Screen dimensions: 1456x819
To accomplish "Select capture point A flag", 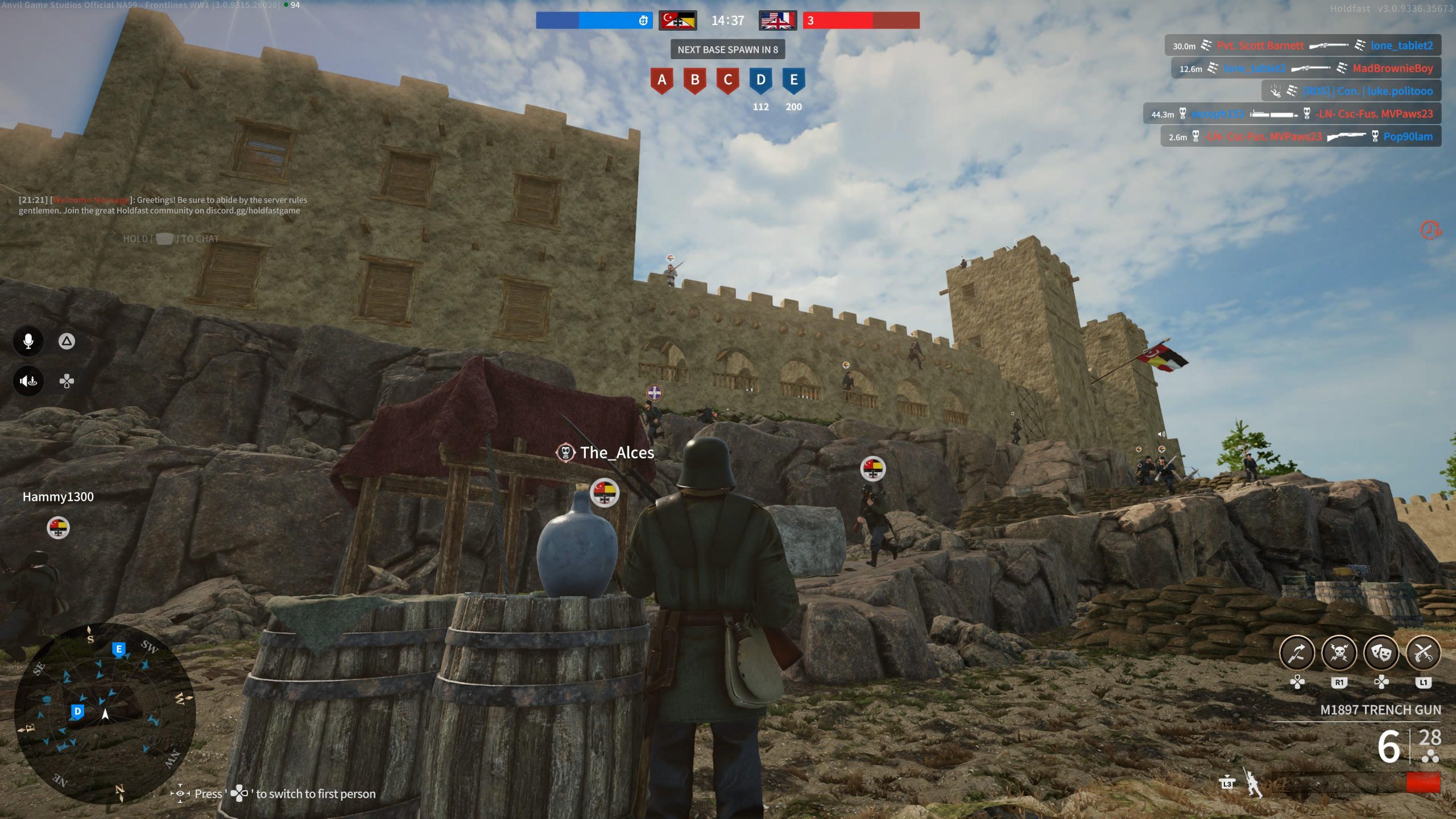I will click(x=661, y=80).
